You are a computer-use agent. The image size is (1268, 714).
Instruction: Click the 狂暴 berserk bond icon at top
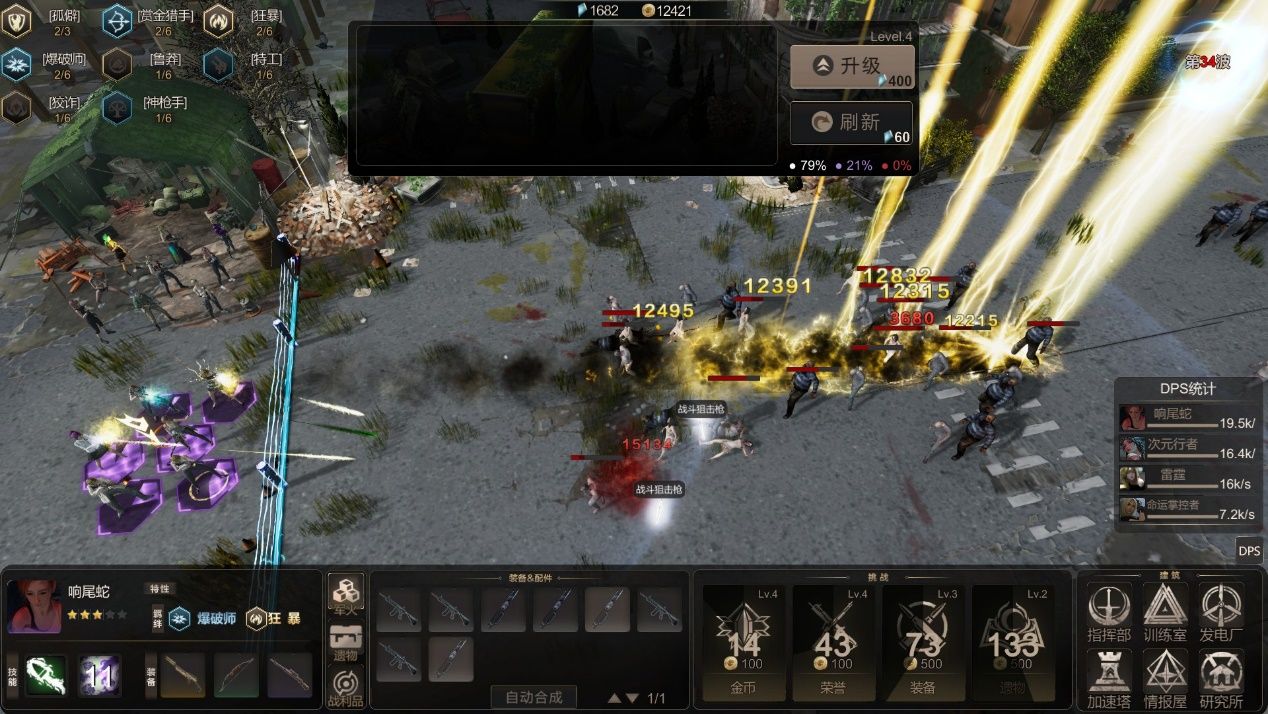point(218,20)
